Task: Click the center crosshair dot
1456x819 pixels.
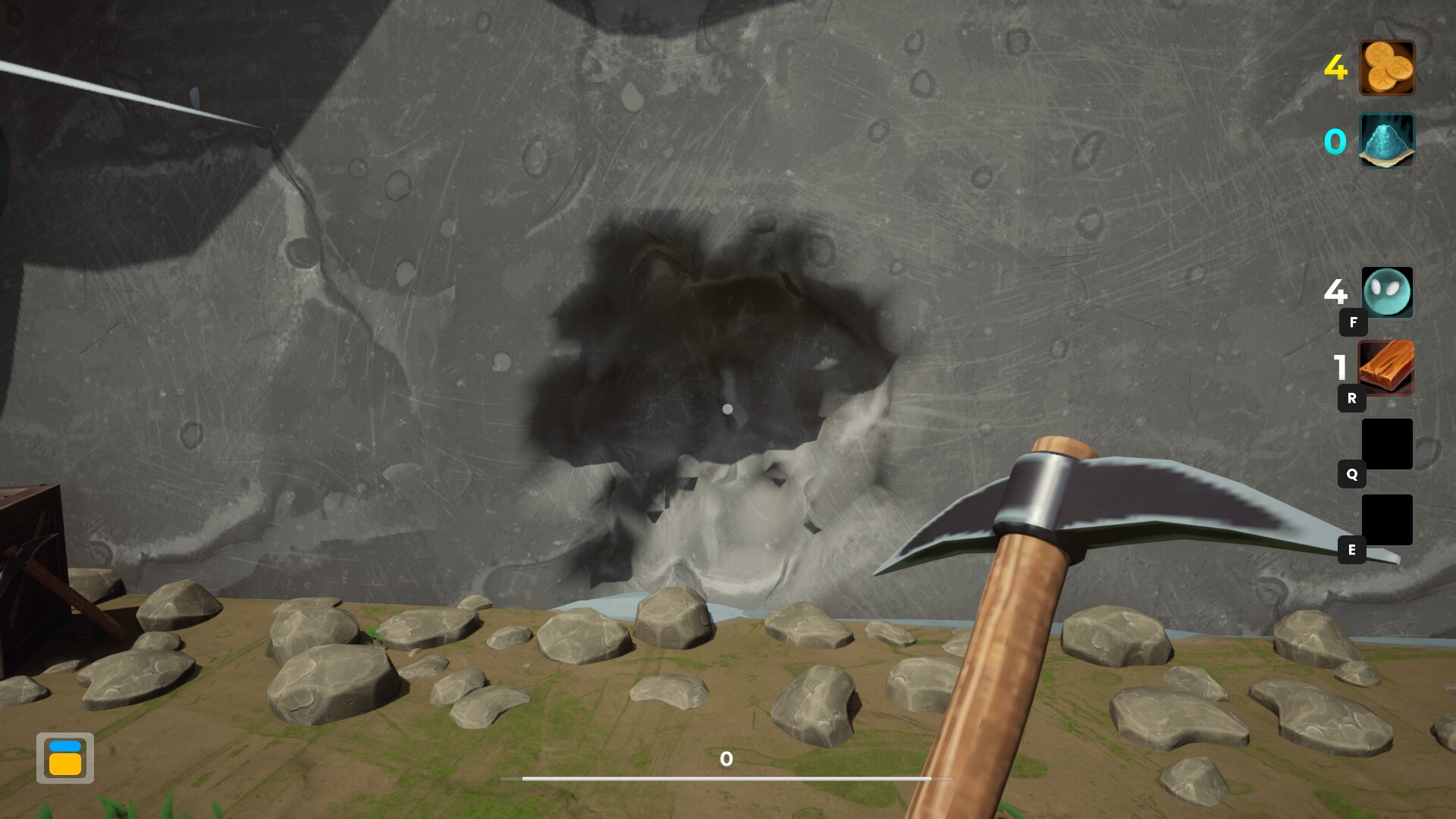Action: click(x=728, y=409)
